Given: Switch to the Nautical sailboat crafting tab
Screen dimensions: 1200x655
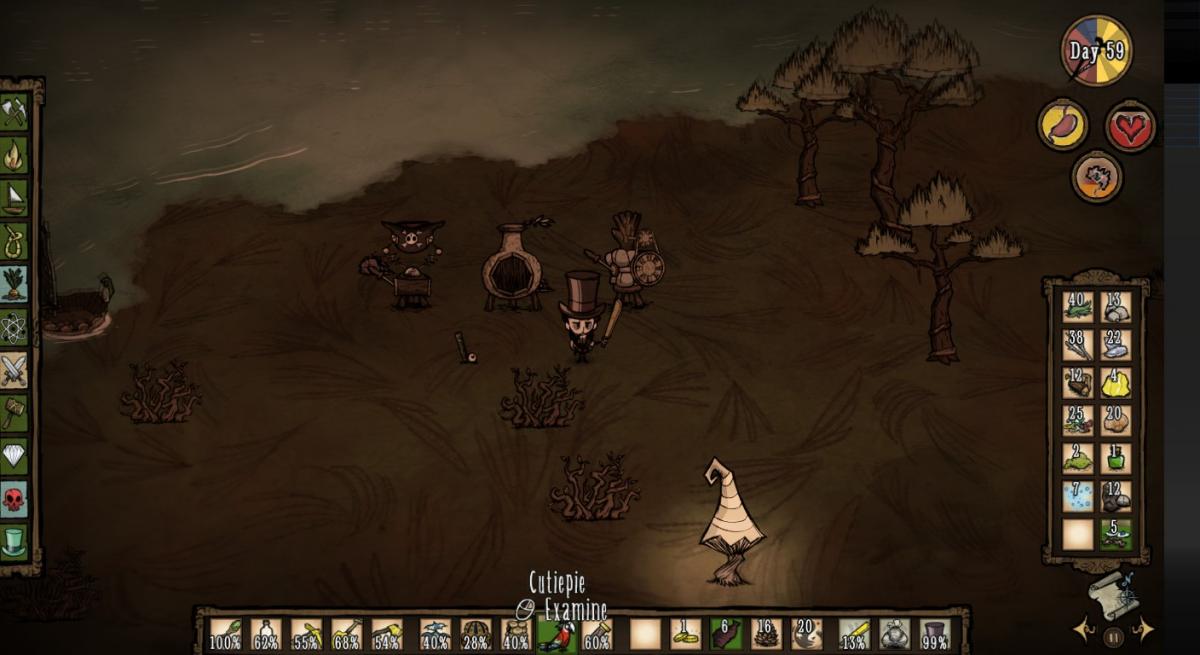Looking at the screenshot, I should (14, 197).
